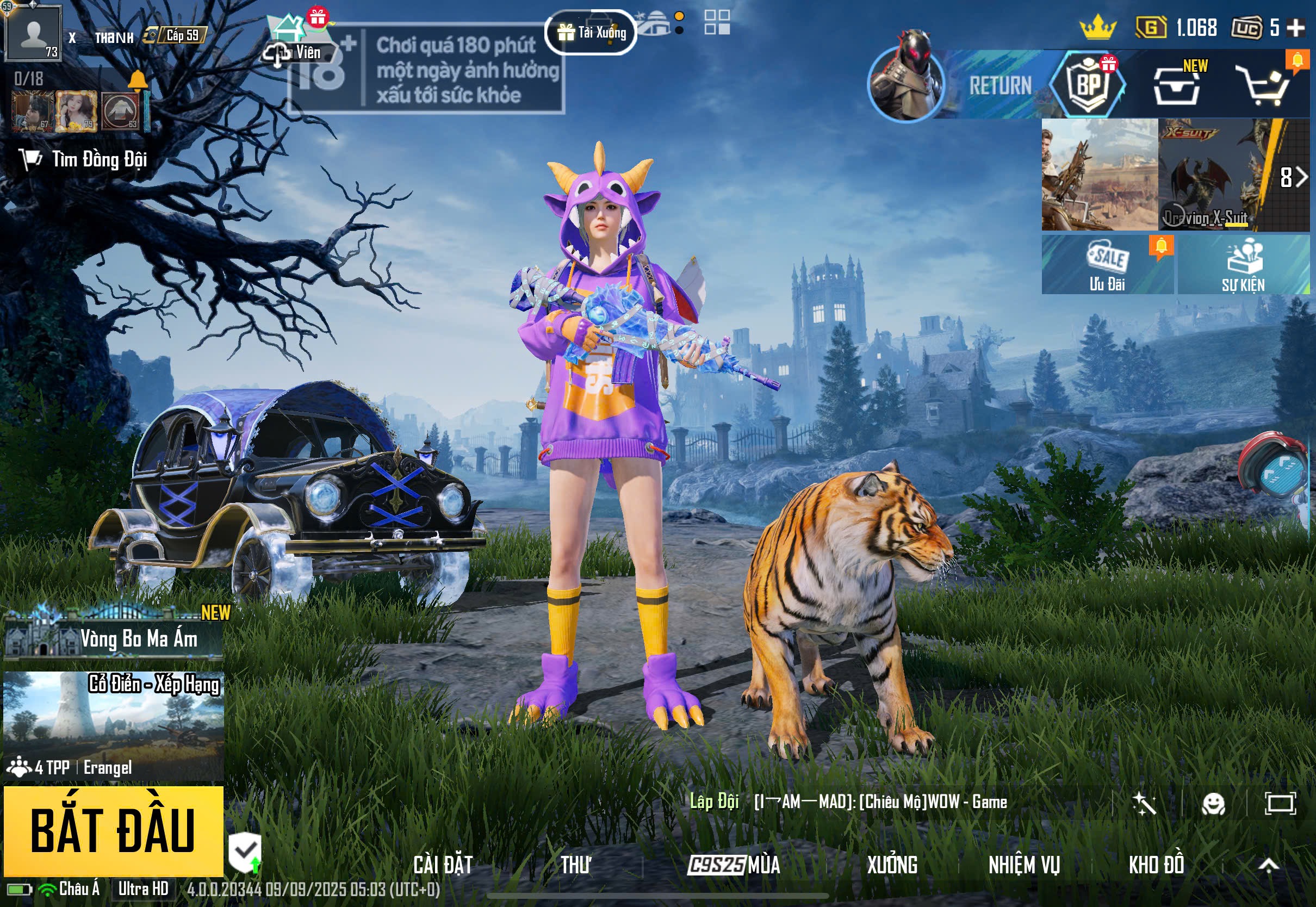
Task: Expand the bottom menu with the up arrow
Action: tap(1268, 865)
